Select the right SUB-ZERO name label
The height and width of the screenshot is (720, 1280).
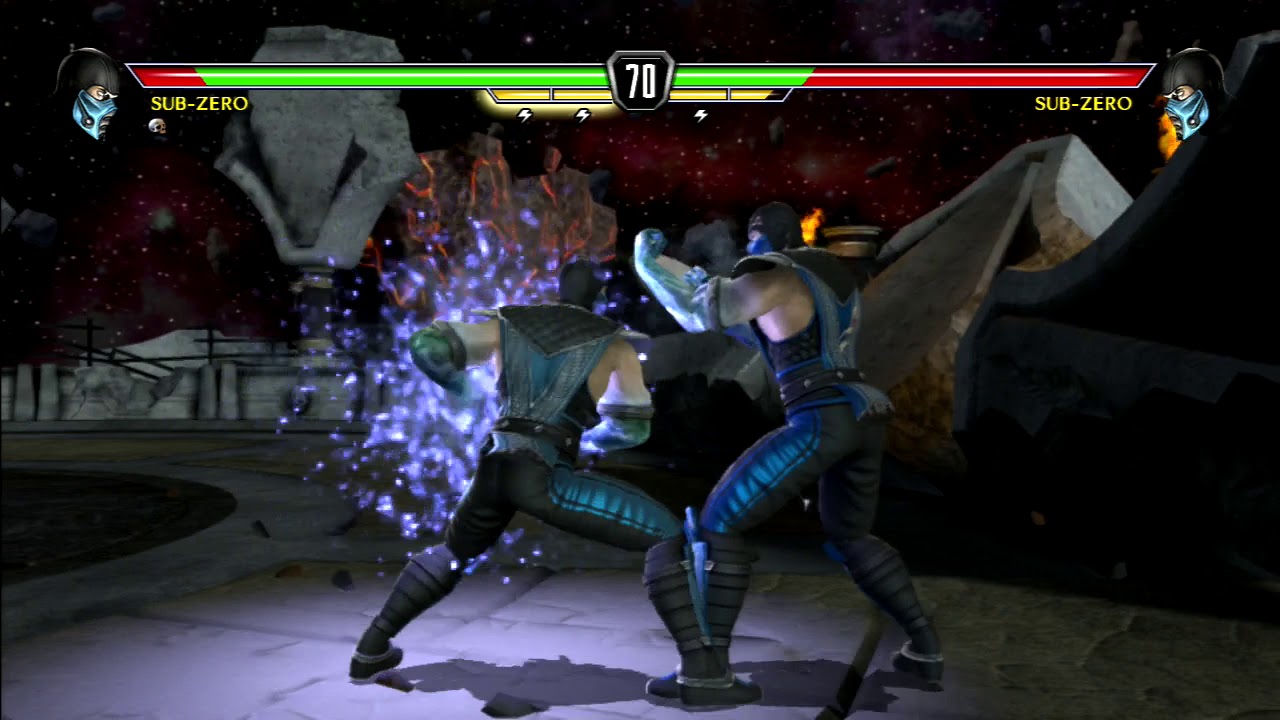point(1084,102)
